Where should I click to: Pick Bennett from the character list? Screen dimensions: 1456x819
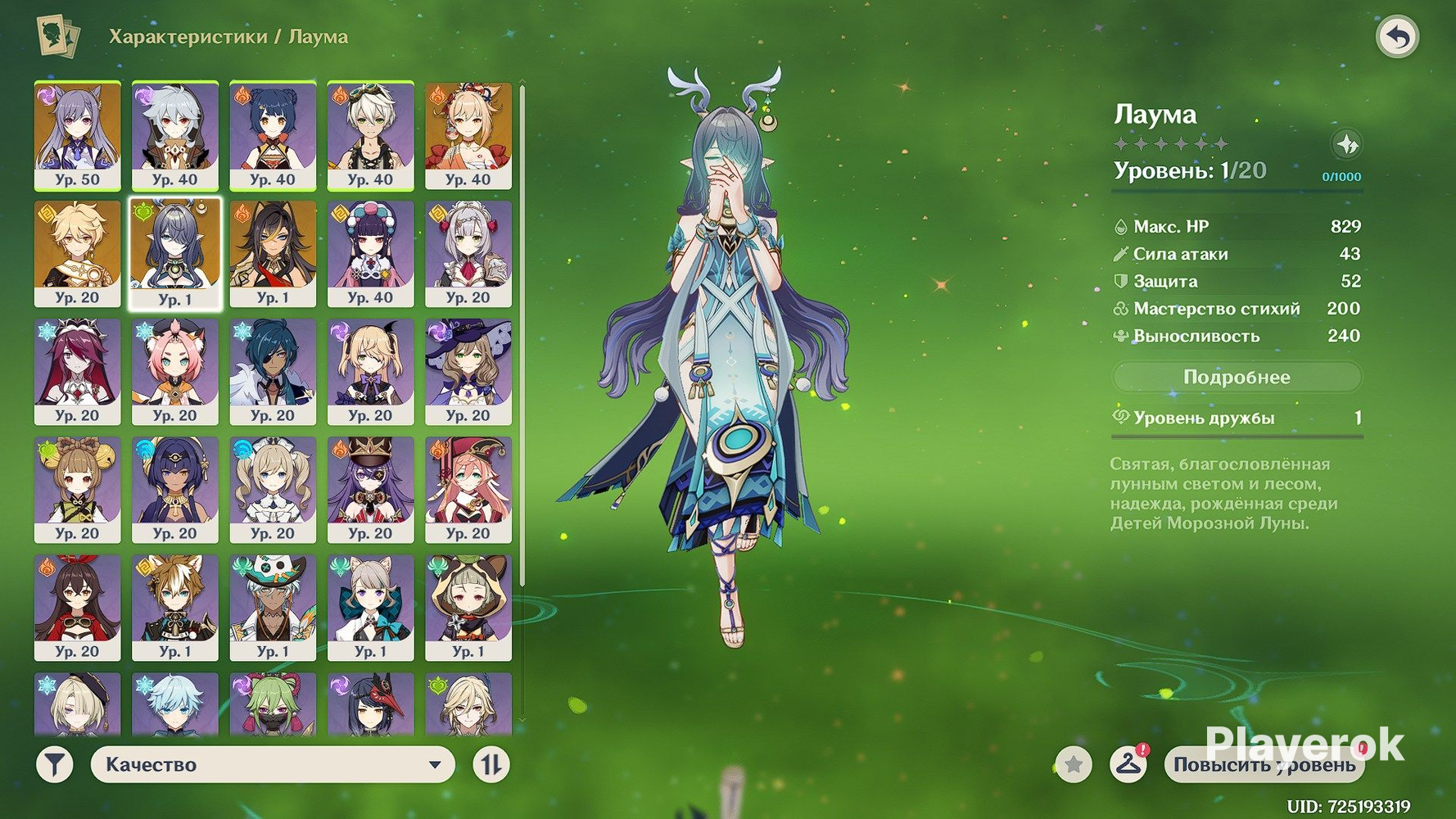[370, 135]
